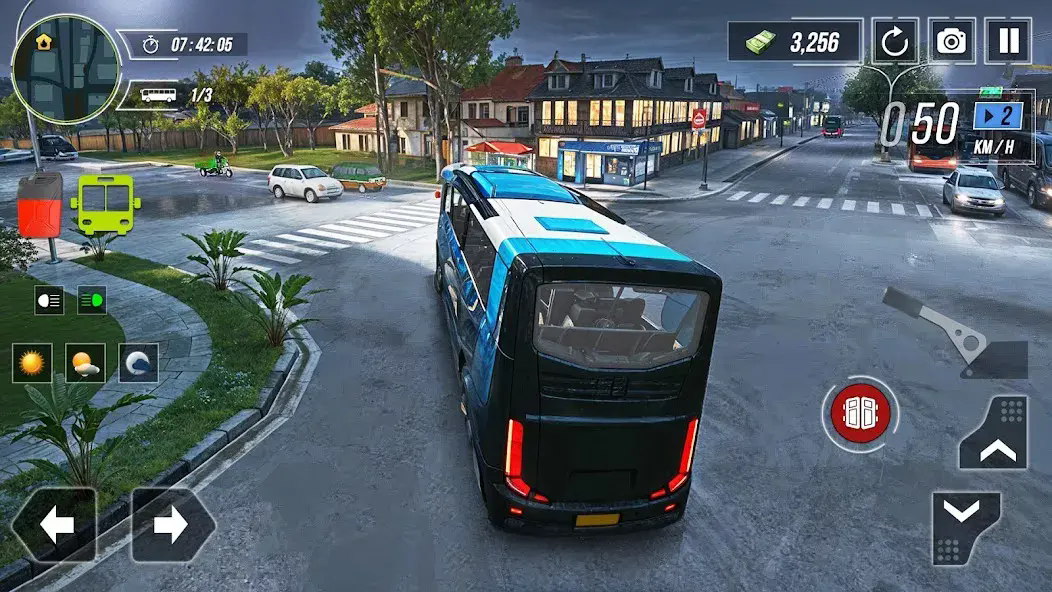The height and width of the screenshot is (592, 1052).
Task: Toggle the red bus door button
Action: pos(859,411)
